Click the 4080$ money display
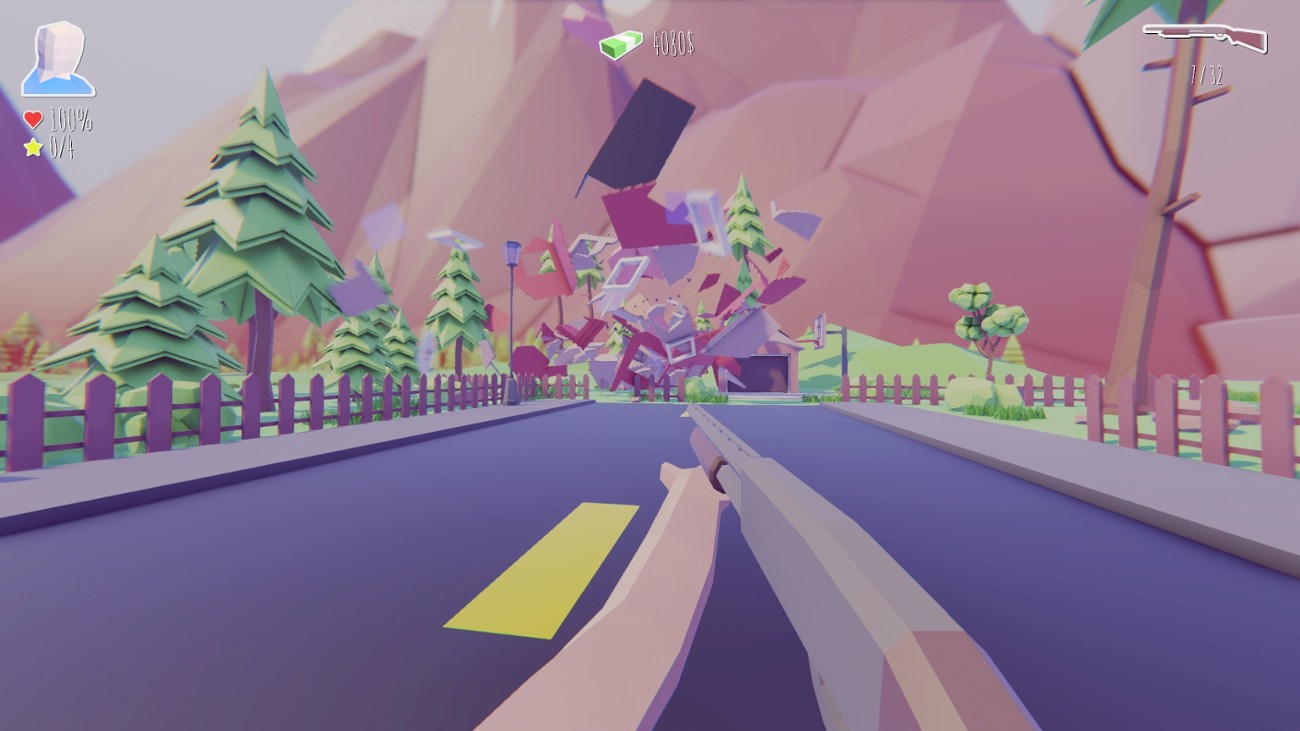 pos(672,42)
